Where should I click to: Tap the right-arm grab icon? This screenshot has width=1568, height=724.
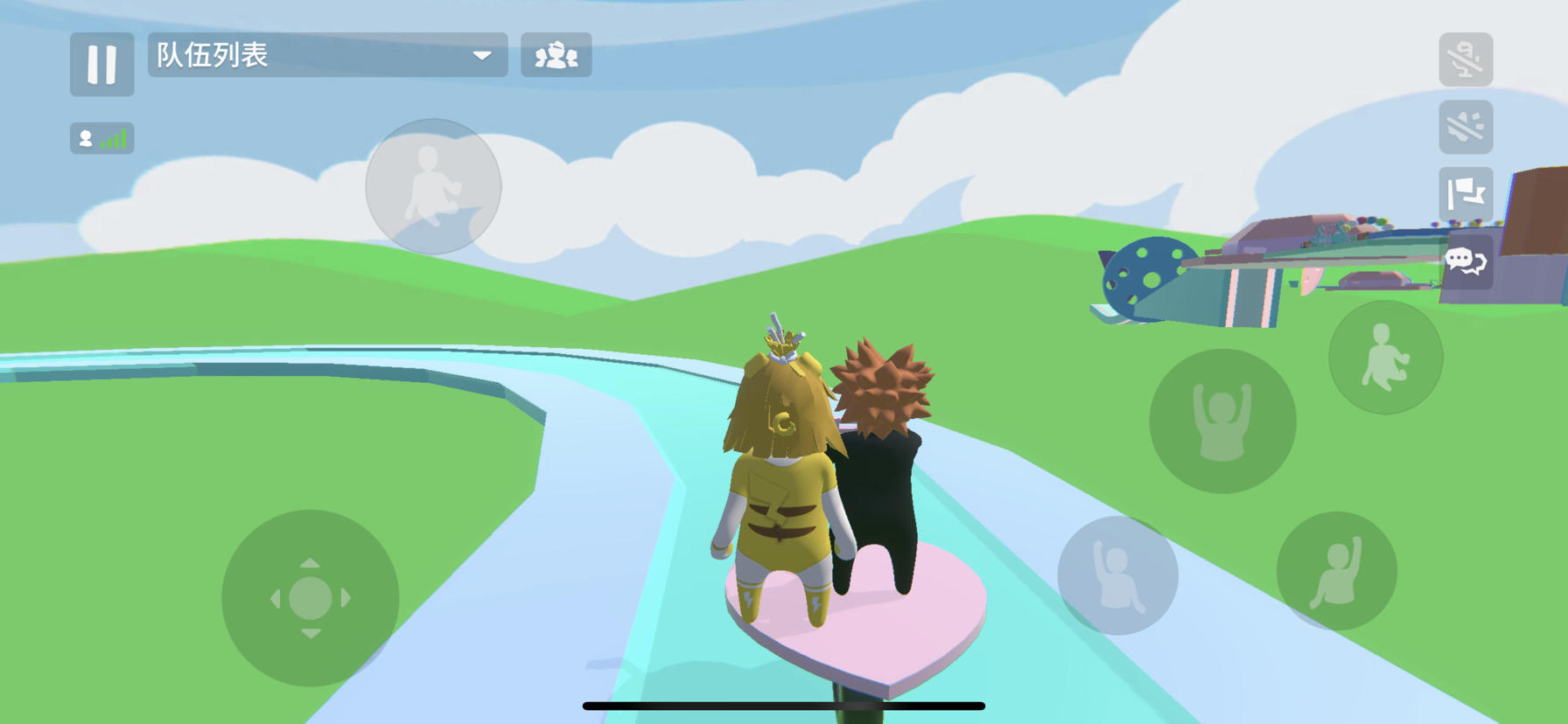pos(1336,573)
